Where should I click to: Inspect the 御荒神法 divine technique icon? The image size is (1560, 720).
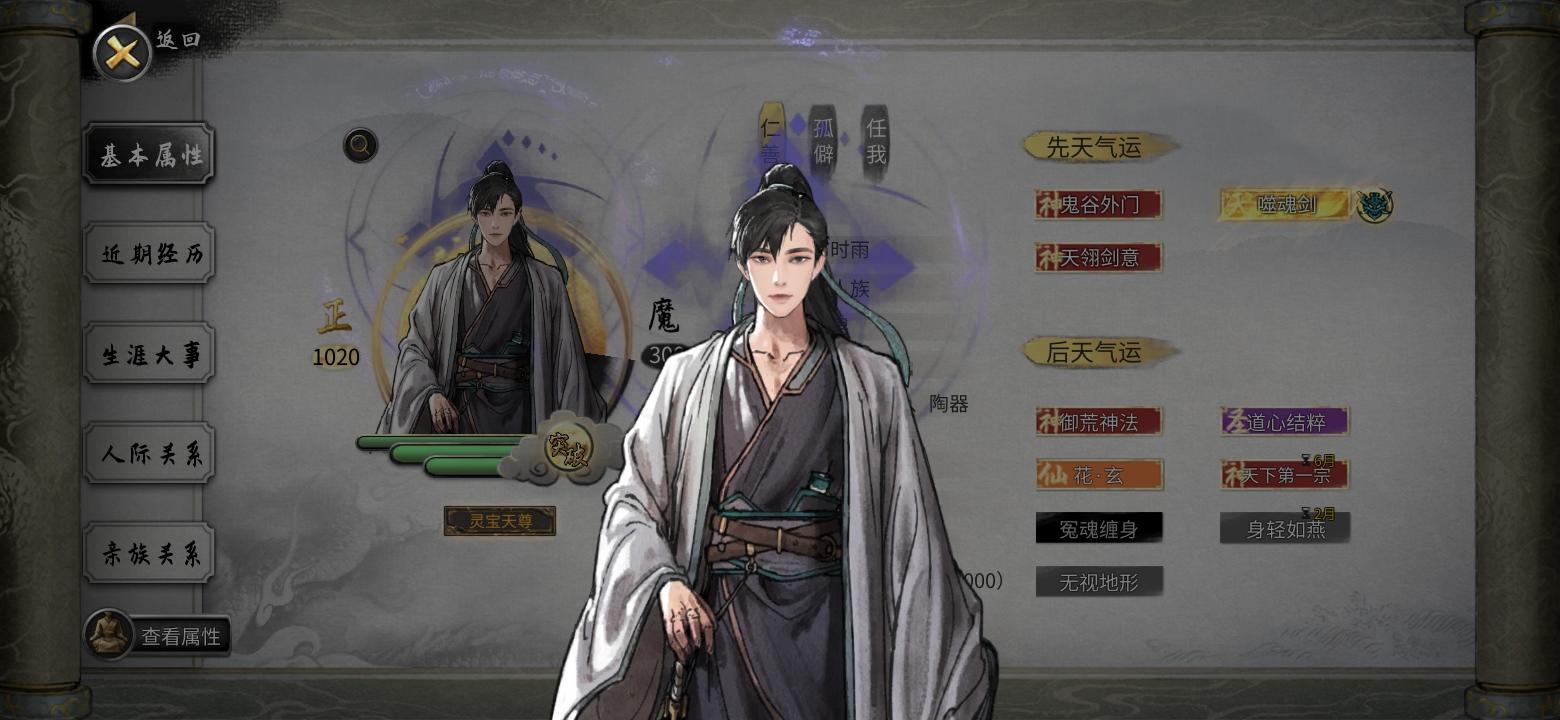pyautogui.click(x=1100, y=421)
